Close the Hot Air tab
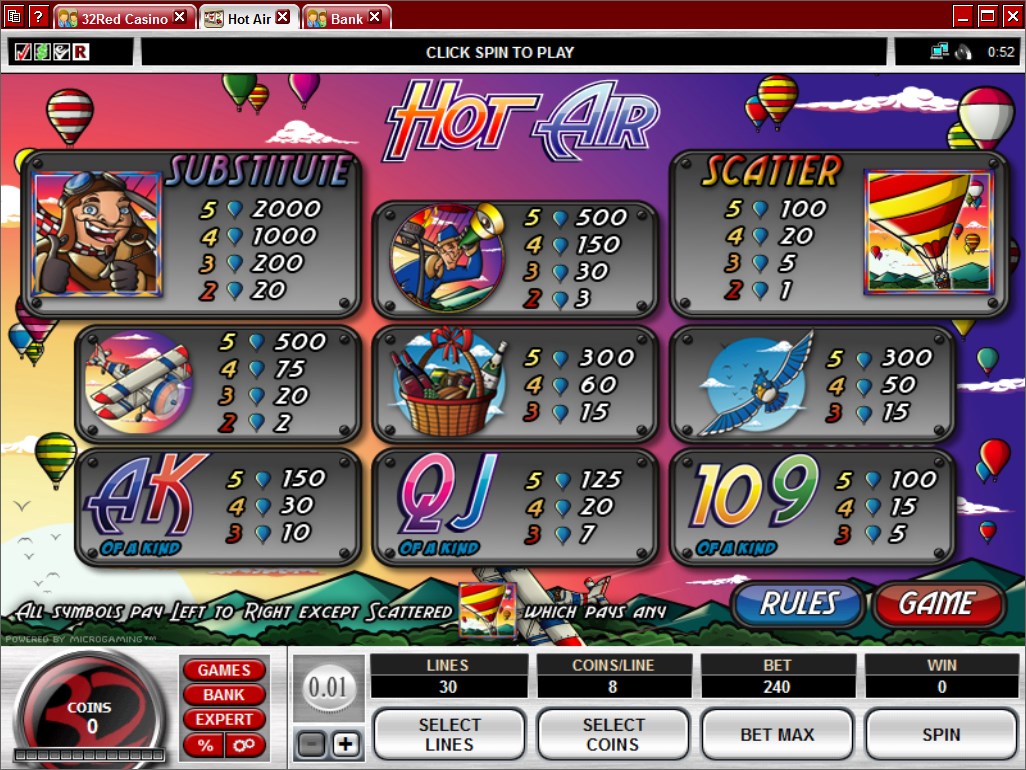Viewport: 1026px width, 770px height. (283, 17)
